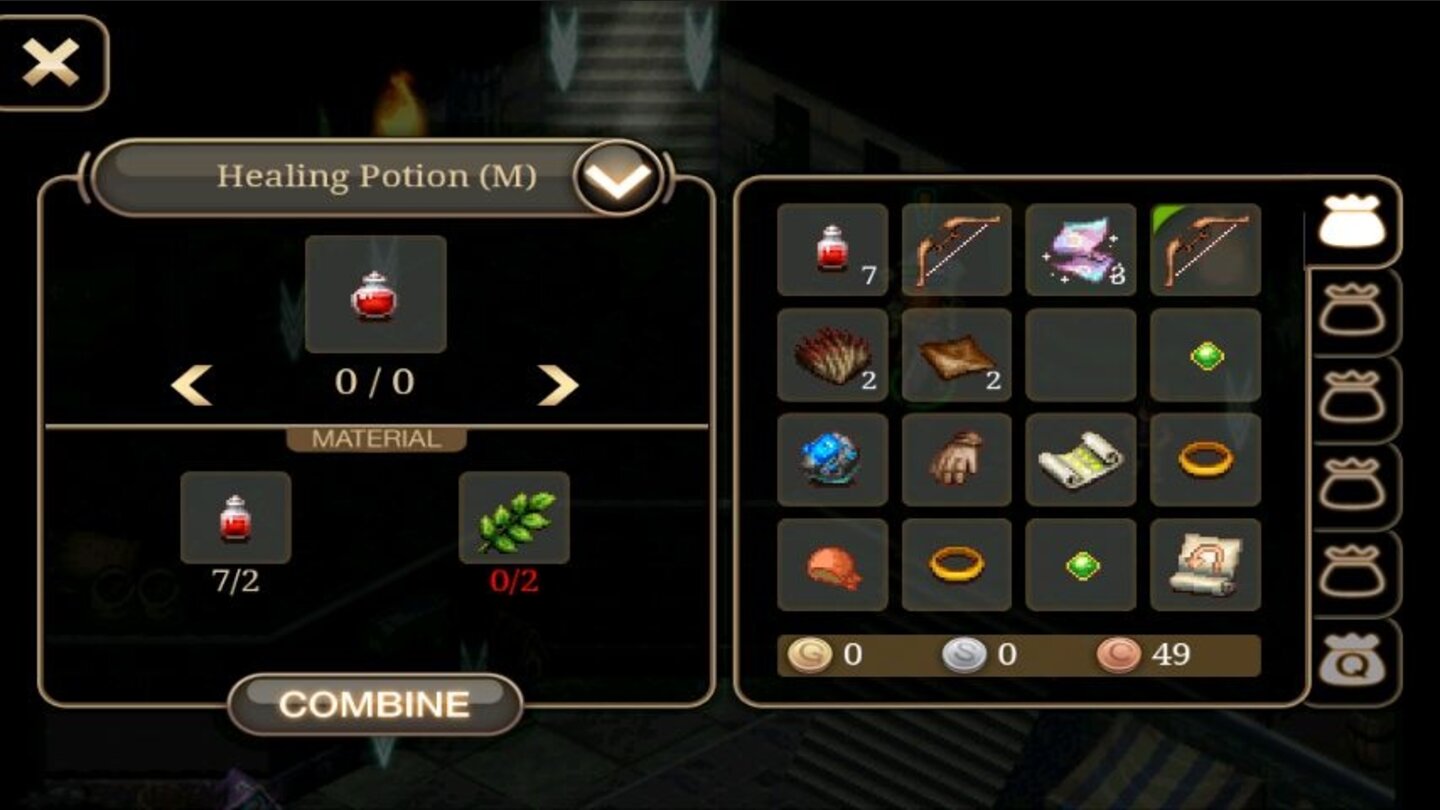Viewport: 1440px width, 810px height.
Task: Select the treasure map scroll in the corner
Action: tap(1204, 567)
